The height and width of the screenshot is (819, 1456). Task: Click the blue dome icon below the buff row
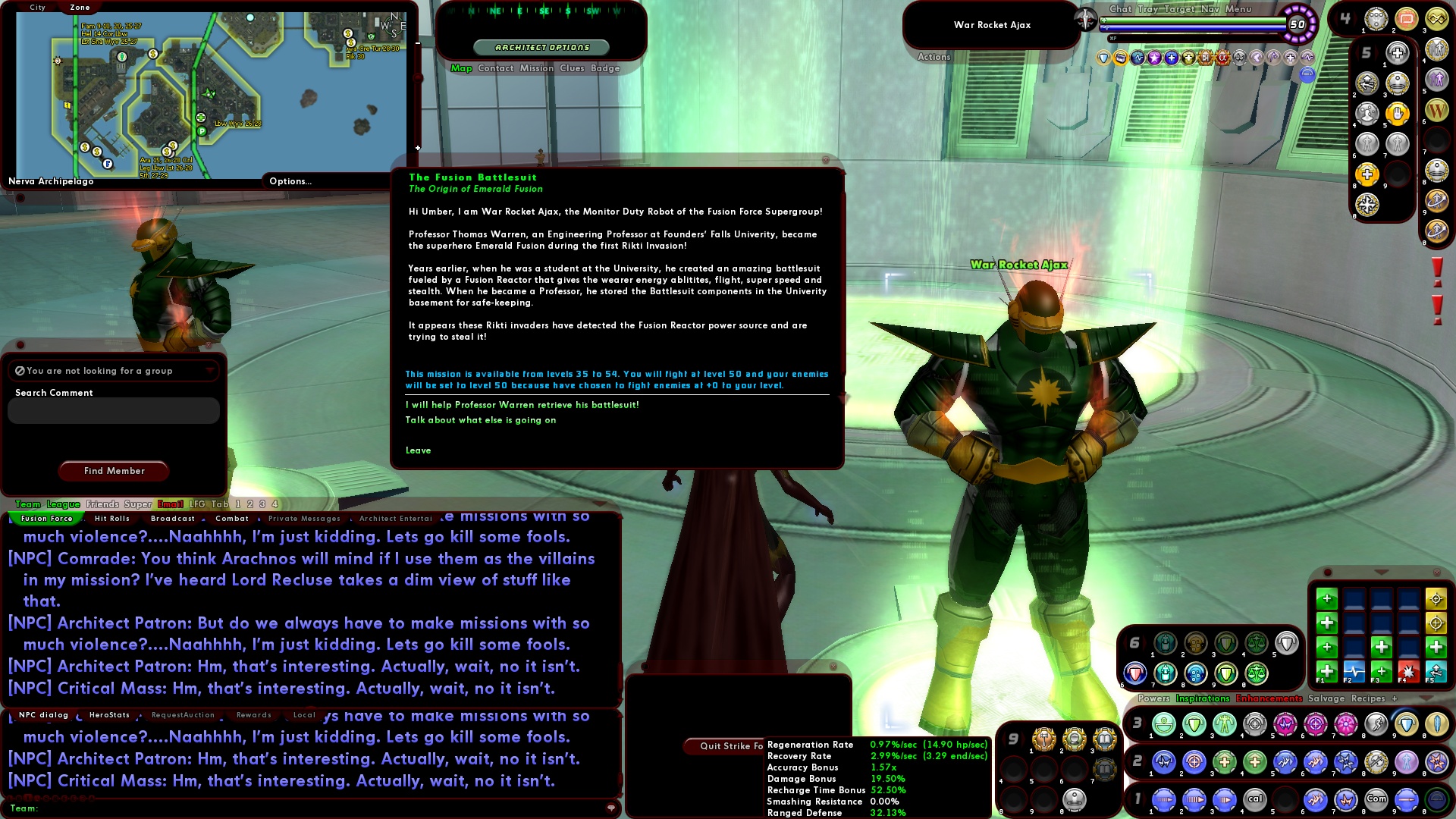(1307, 75)
